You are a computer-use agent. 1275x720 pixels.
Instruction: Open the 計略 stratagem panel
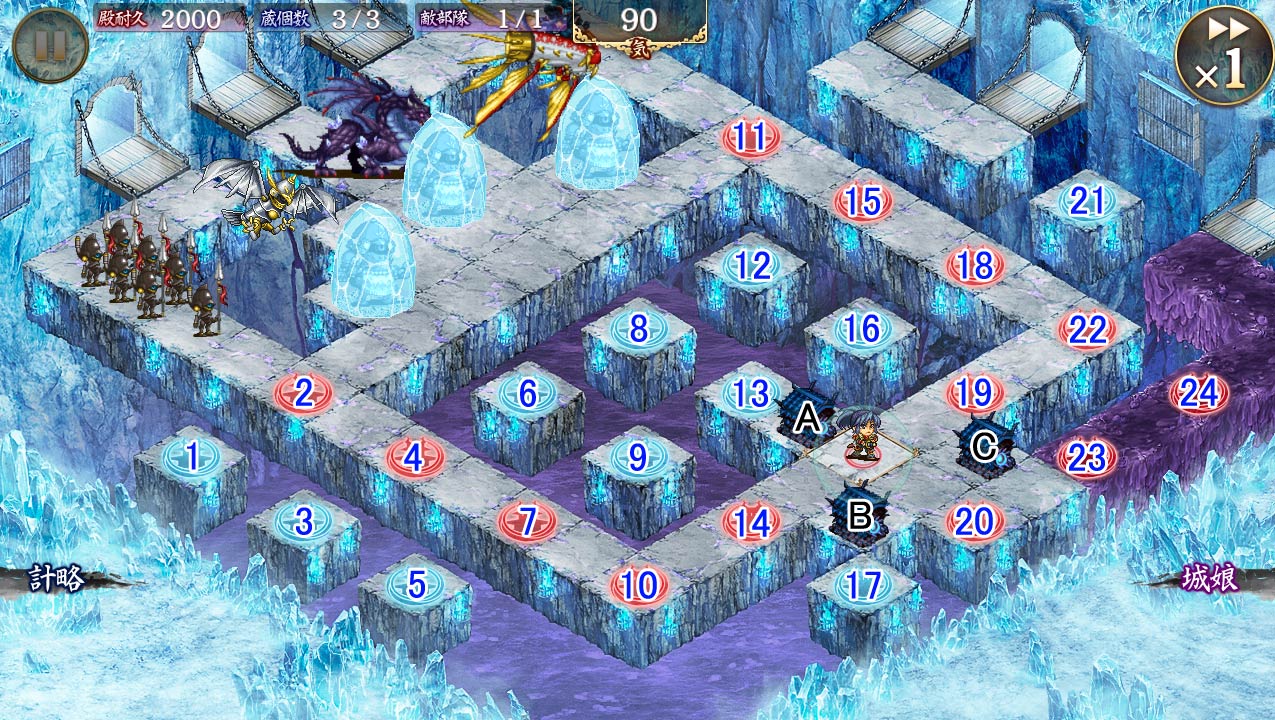pyautogui.click(x=57, y=579)
